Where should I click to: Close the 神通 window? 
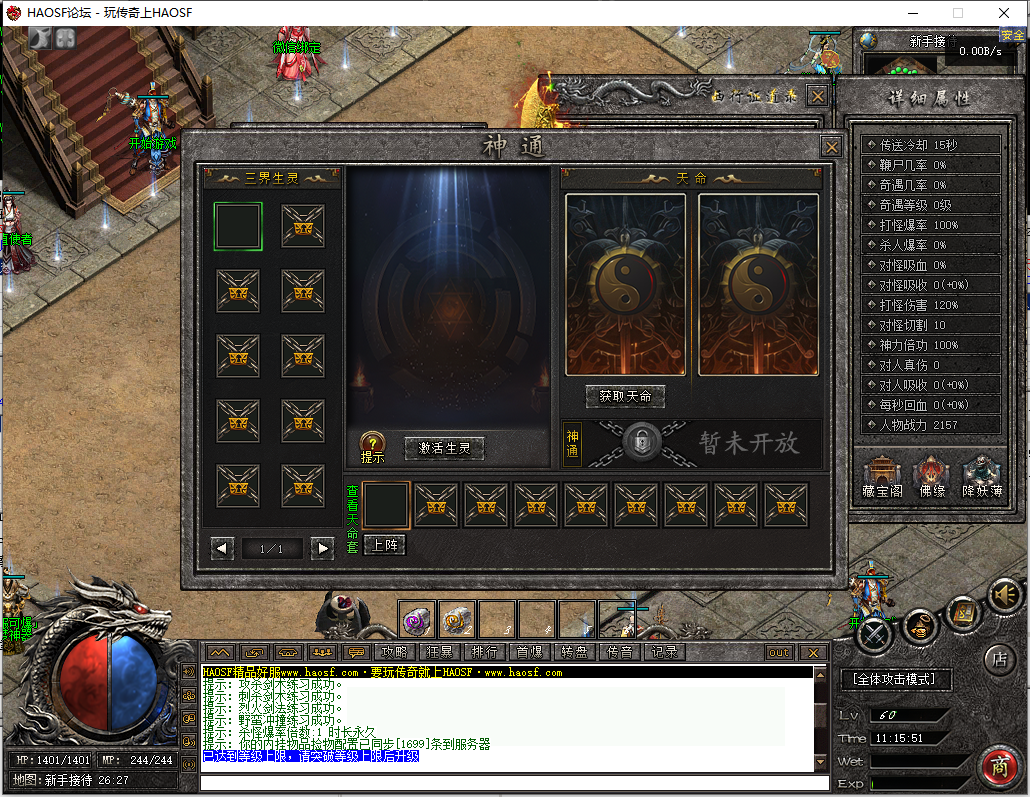coord(831,146)
